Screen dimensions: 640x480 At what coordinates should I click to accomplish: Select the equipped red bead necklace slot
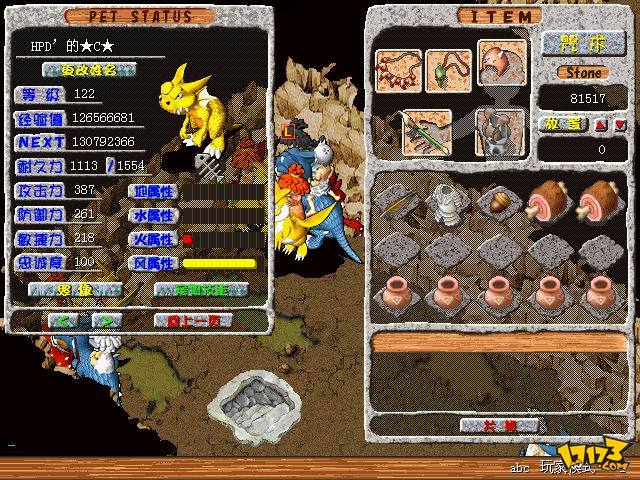pyautogui.click(x=398, y=70)
